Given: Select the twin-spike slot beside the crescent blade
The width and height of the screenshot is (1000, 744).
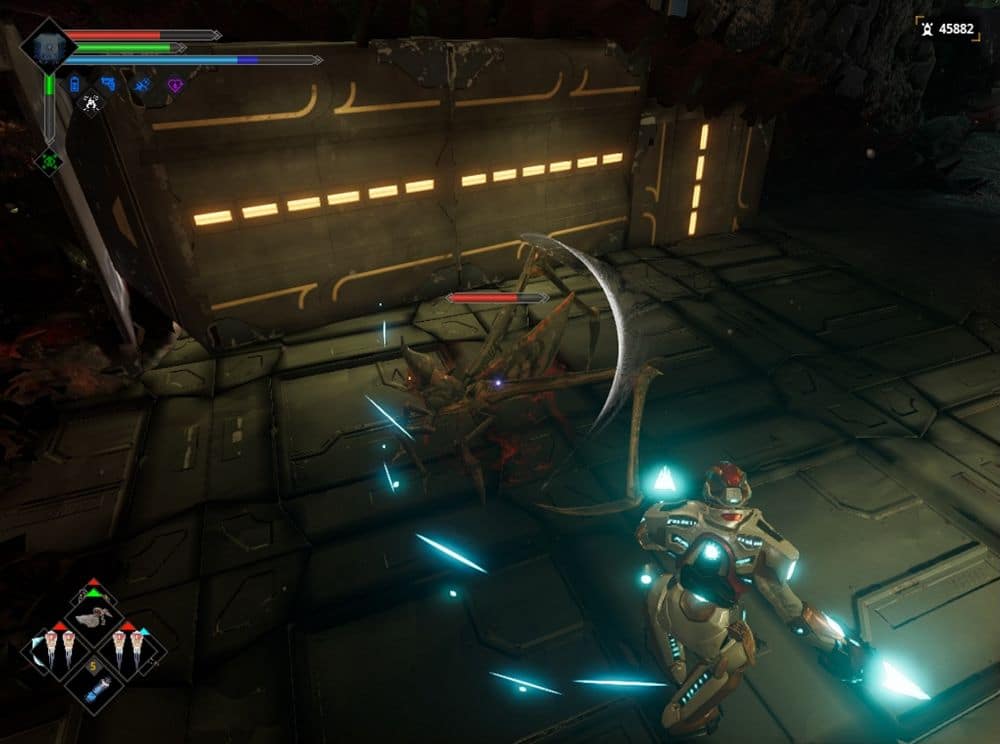Looking at the screenshot, I should [60, 651].
